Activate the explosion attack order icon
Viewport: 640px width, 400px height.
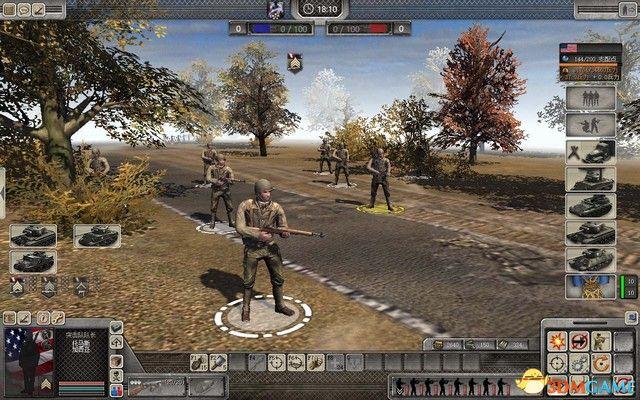558,341
